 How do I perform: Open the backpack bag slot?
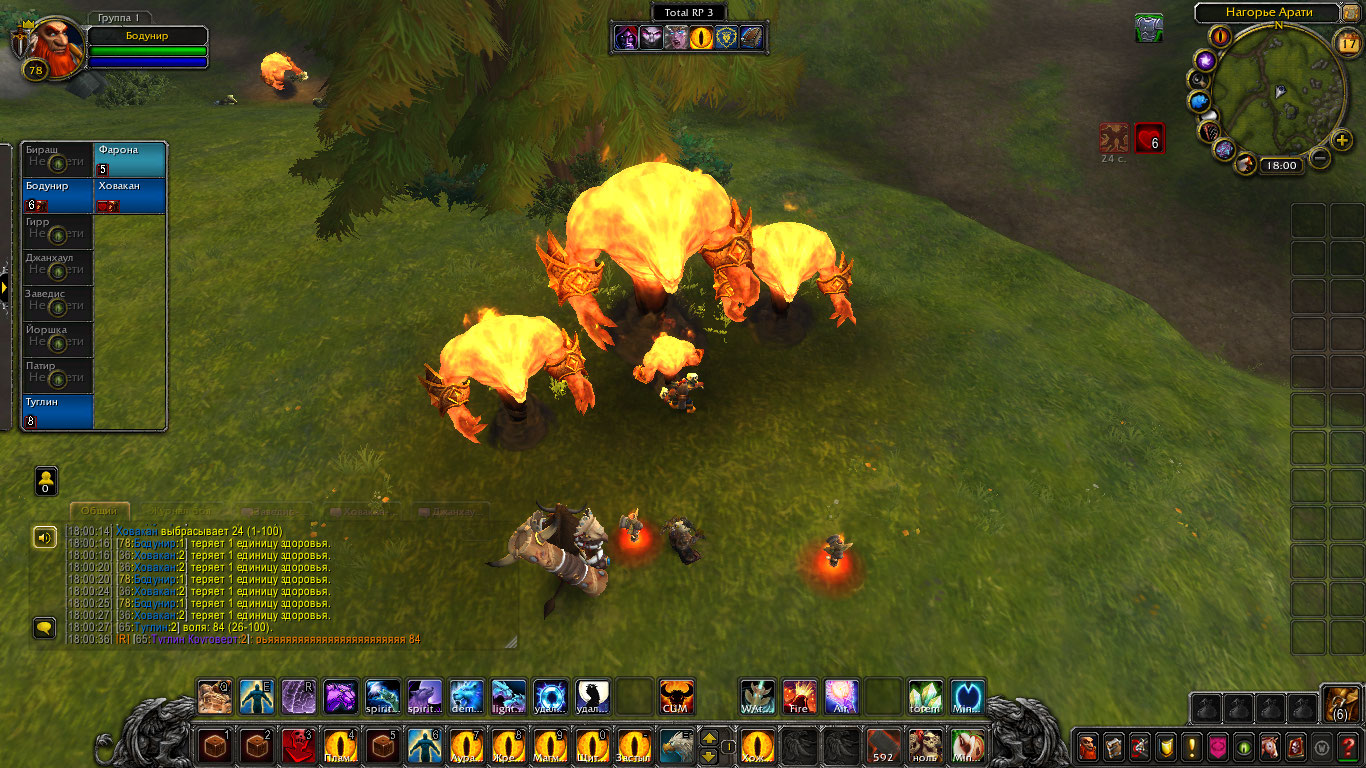[1340, 705]
